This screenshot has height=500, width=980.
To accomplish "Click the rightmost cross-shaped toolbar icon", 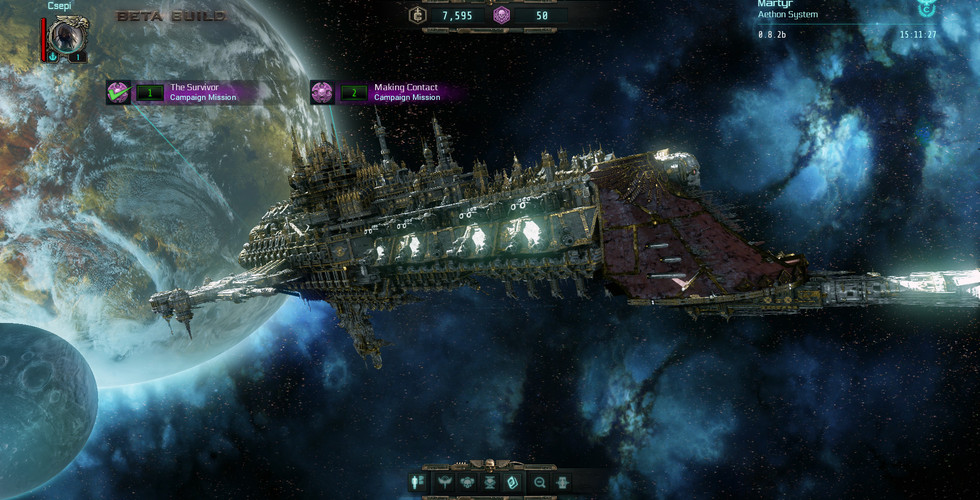I will point(563,482).
